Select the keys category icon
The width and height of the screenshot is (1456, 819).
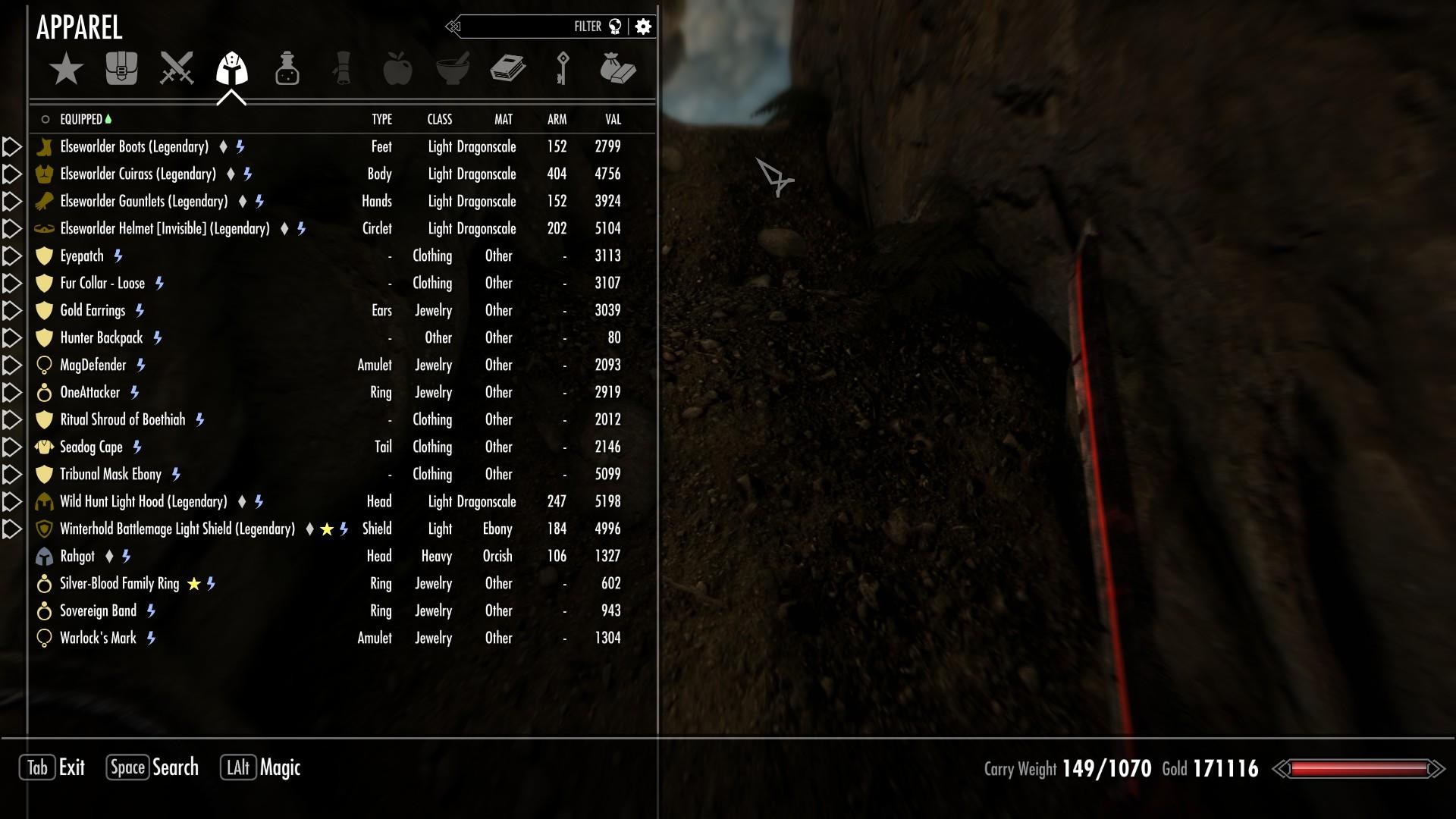(563, 68)
